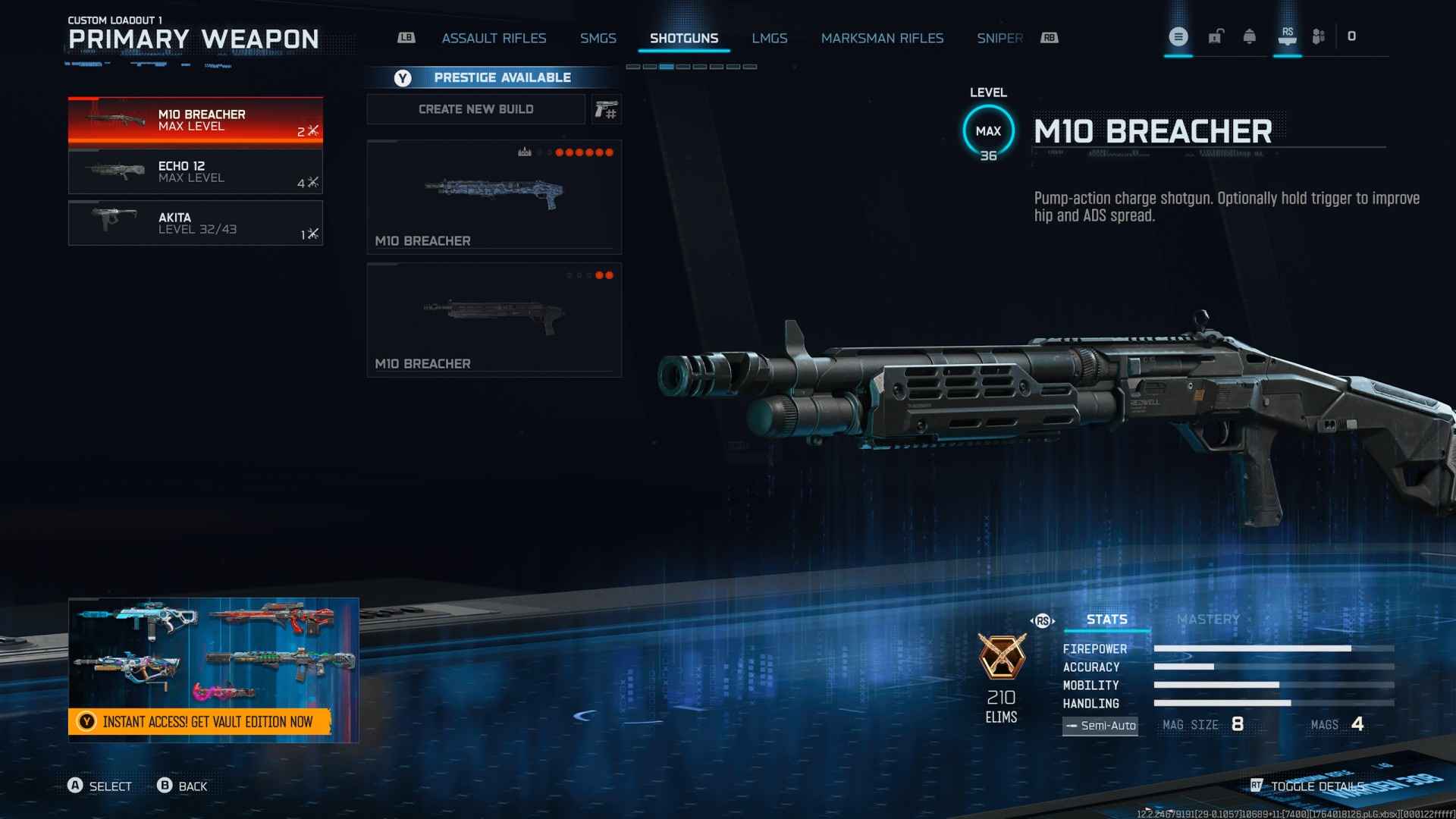Open the SMGs weapon category
The height and width of the screenshot is (819, 1456).
(x=598, y=38)
